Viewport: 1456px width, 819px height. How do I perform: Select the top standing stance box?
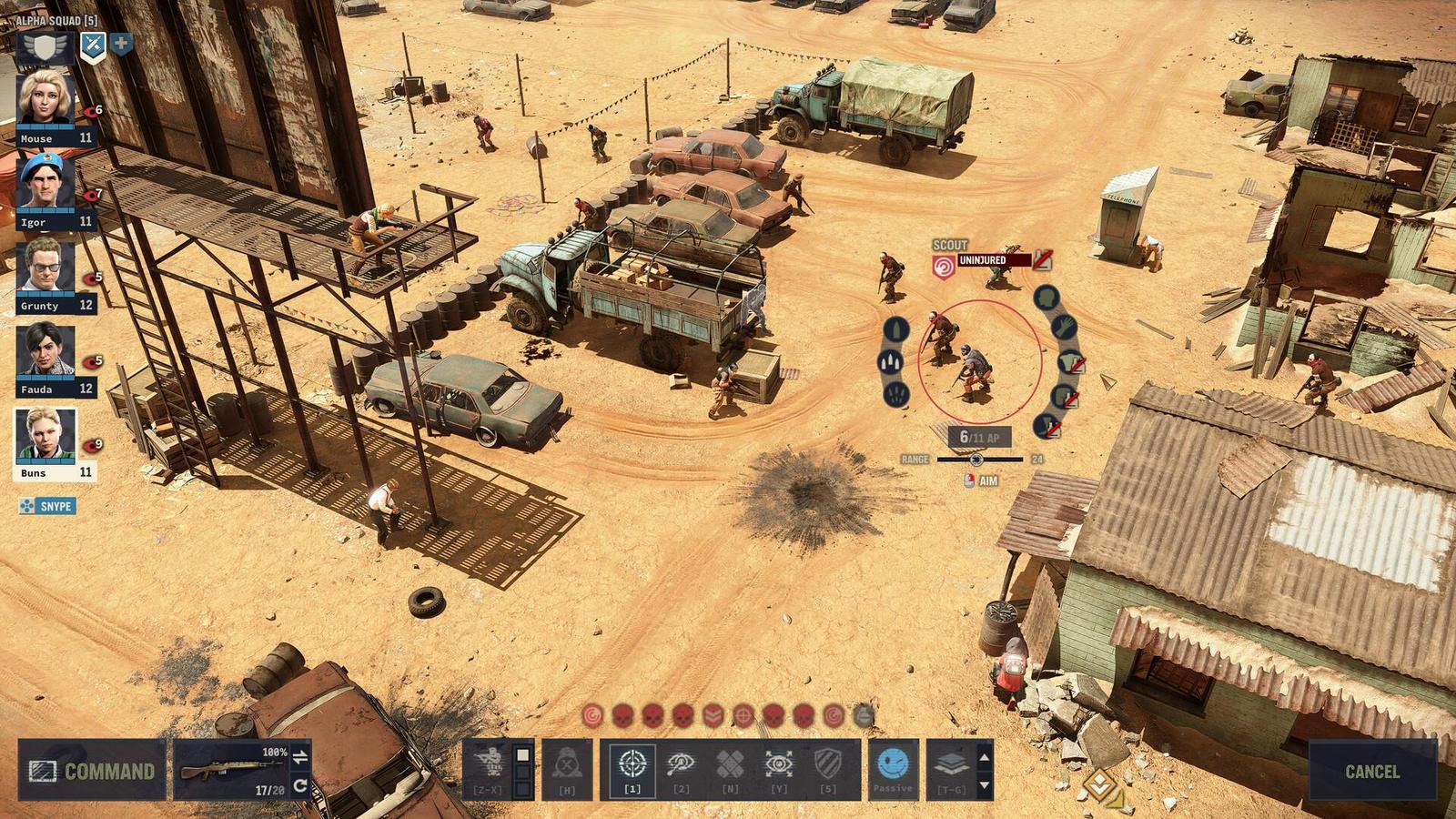coord(522,755)
